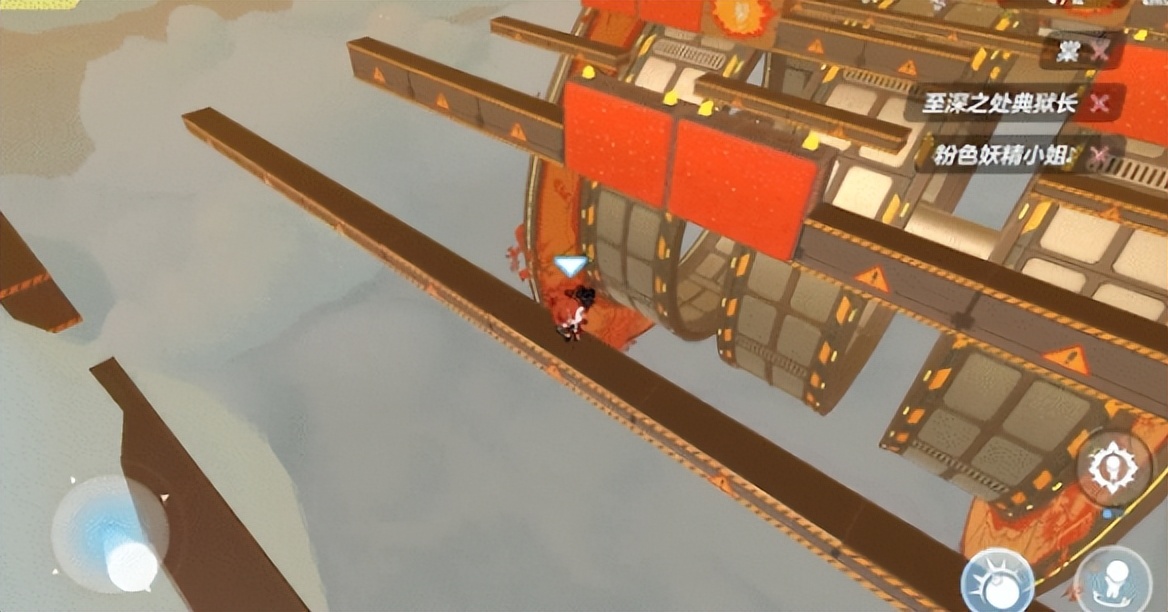Tap the virtual movement joystick

point(110,534)
